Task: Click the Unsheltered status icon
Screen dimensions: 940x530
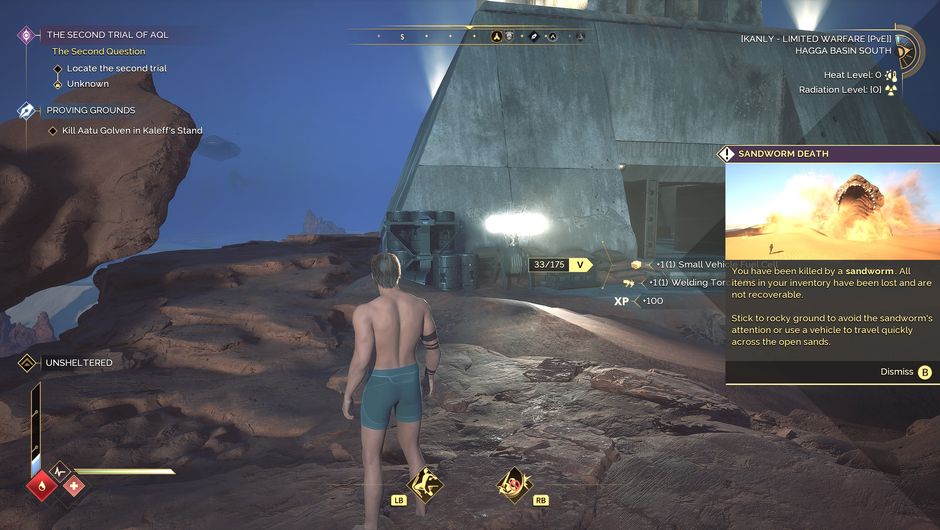Action: (27, 363)
